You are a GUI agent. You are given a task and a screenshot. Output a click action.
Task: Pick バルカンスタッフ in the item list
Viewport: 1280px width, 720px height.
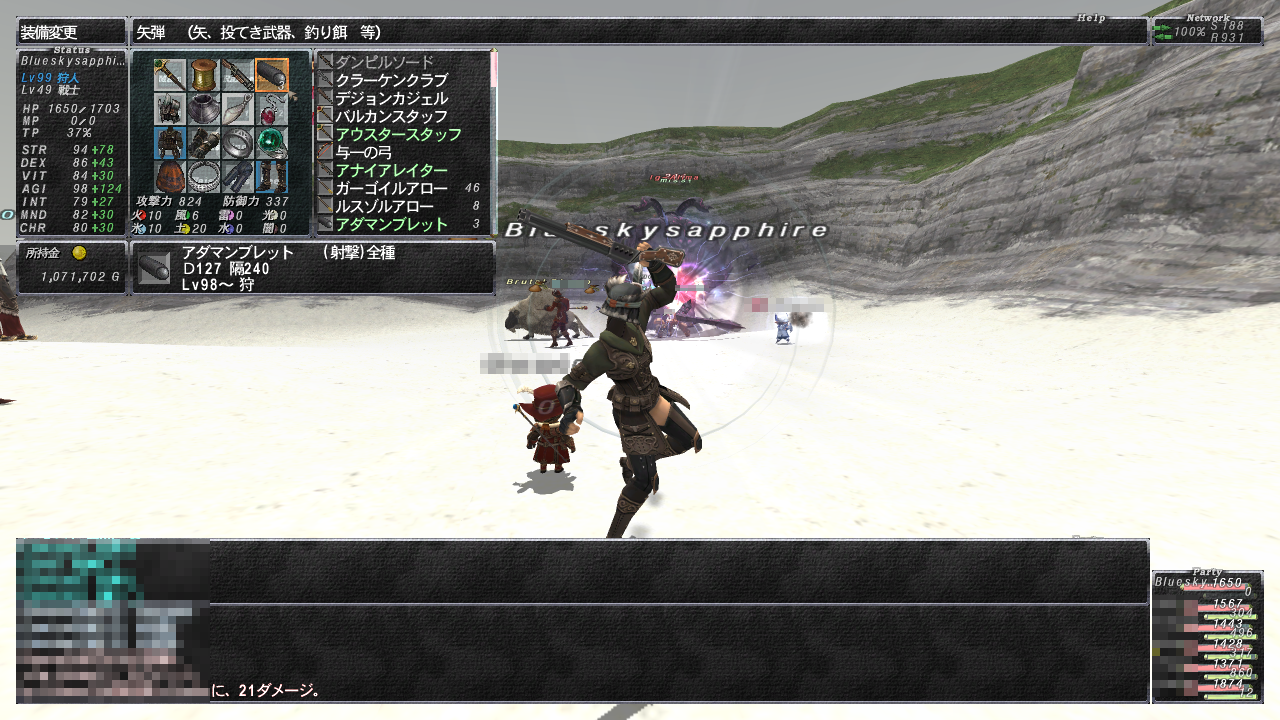click(391, 116)
